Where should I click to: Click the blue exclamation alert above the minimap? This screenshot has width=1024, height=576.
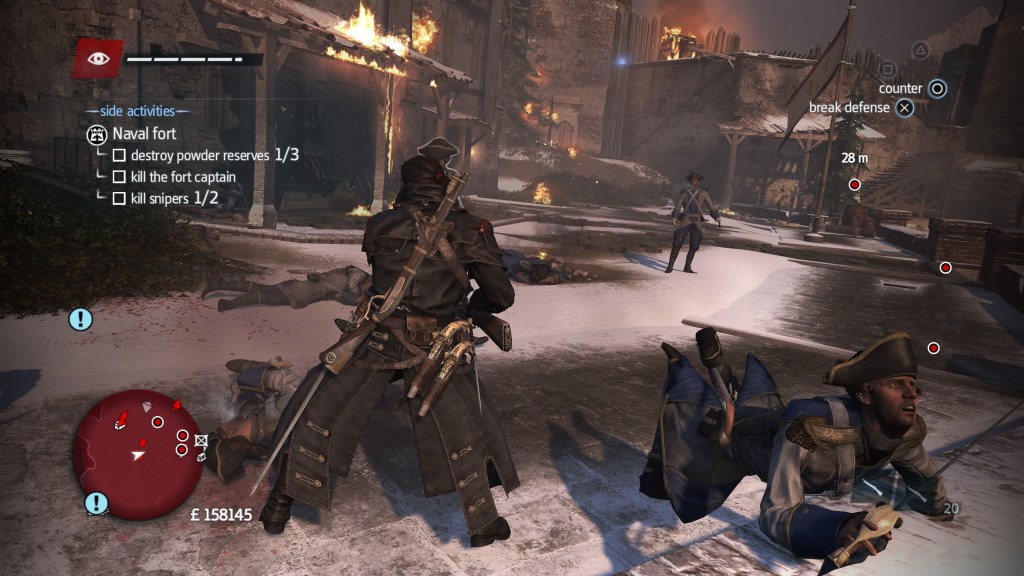tap(80, 319)
